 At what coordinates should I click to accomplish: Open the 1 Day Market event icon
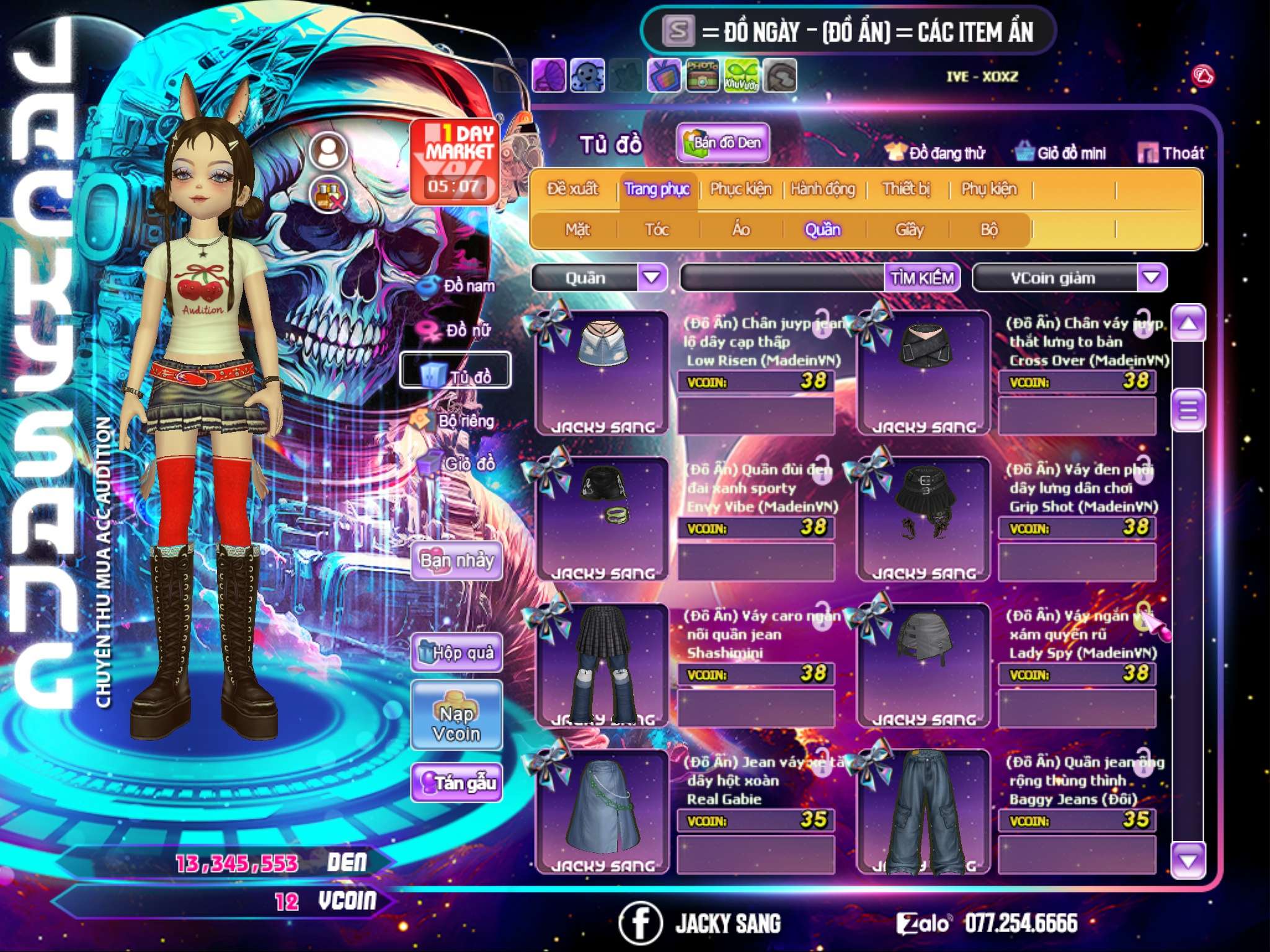tap(455, 161)
